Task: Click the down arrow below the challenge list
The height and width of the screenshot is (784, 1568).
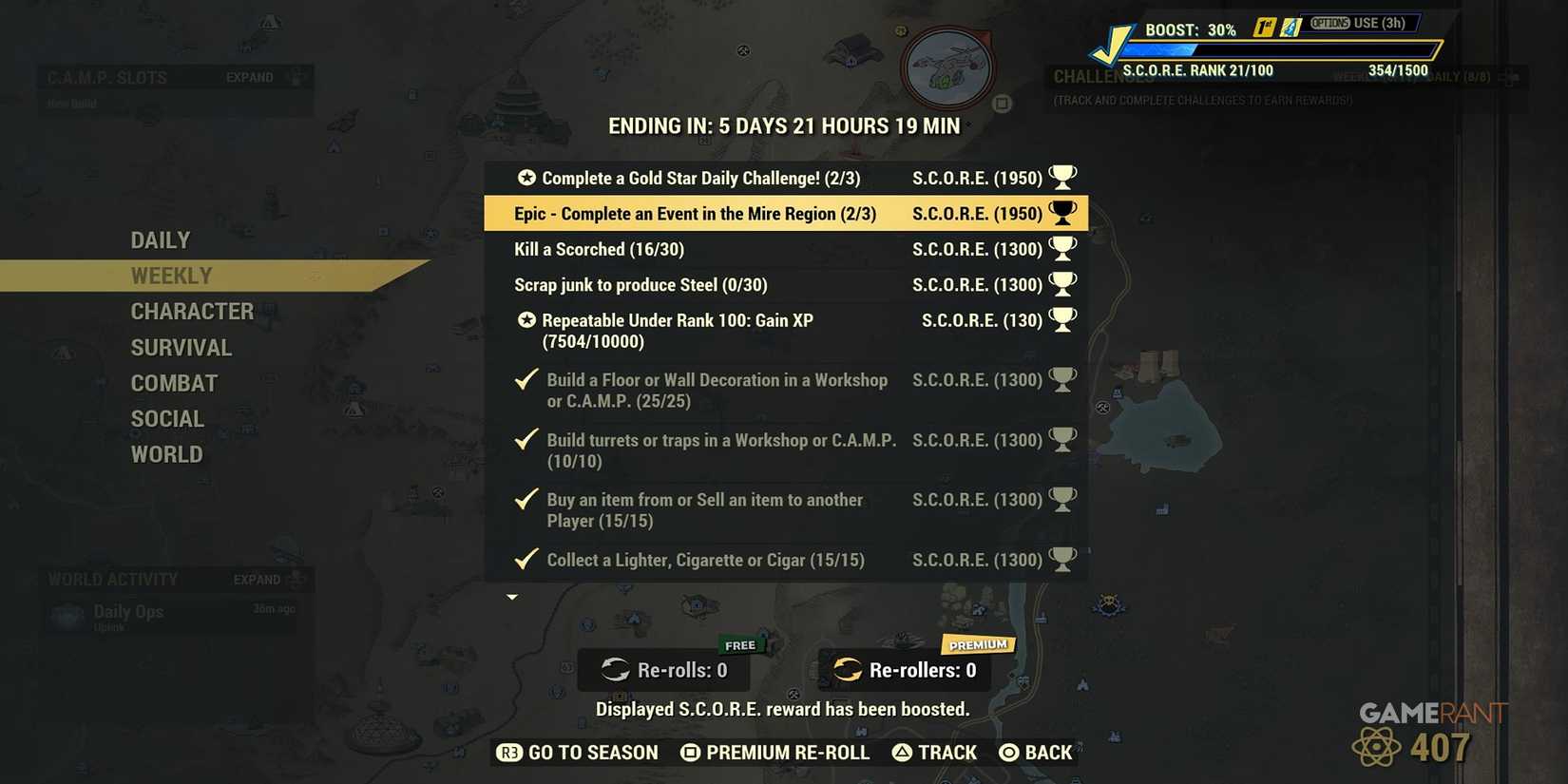Action: [x=512, y=597]
